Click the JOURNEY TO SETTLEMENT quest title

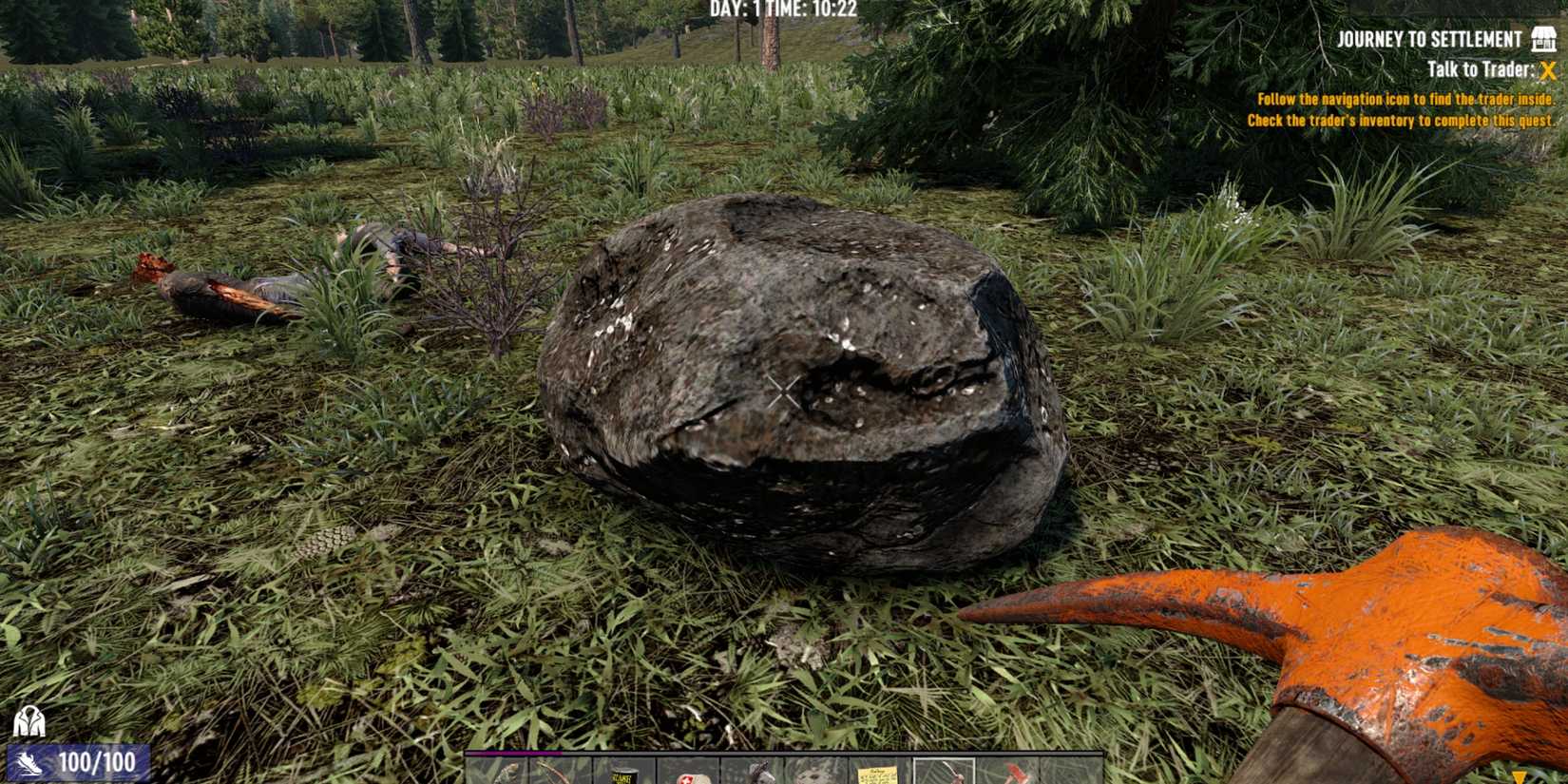[x=1430, y=39]
